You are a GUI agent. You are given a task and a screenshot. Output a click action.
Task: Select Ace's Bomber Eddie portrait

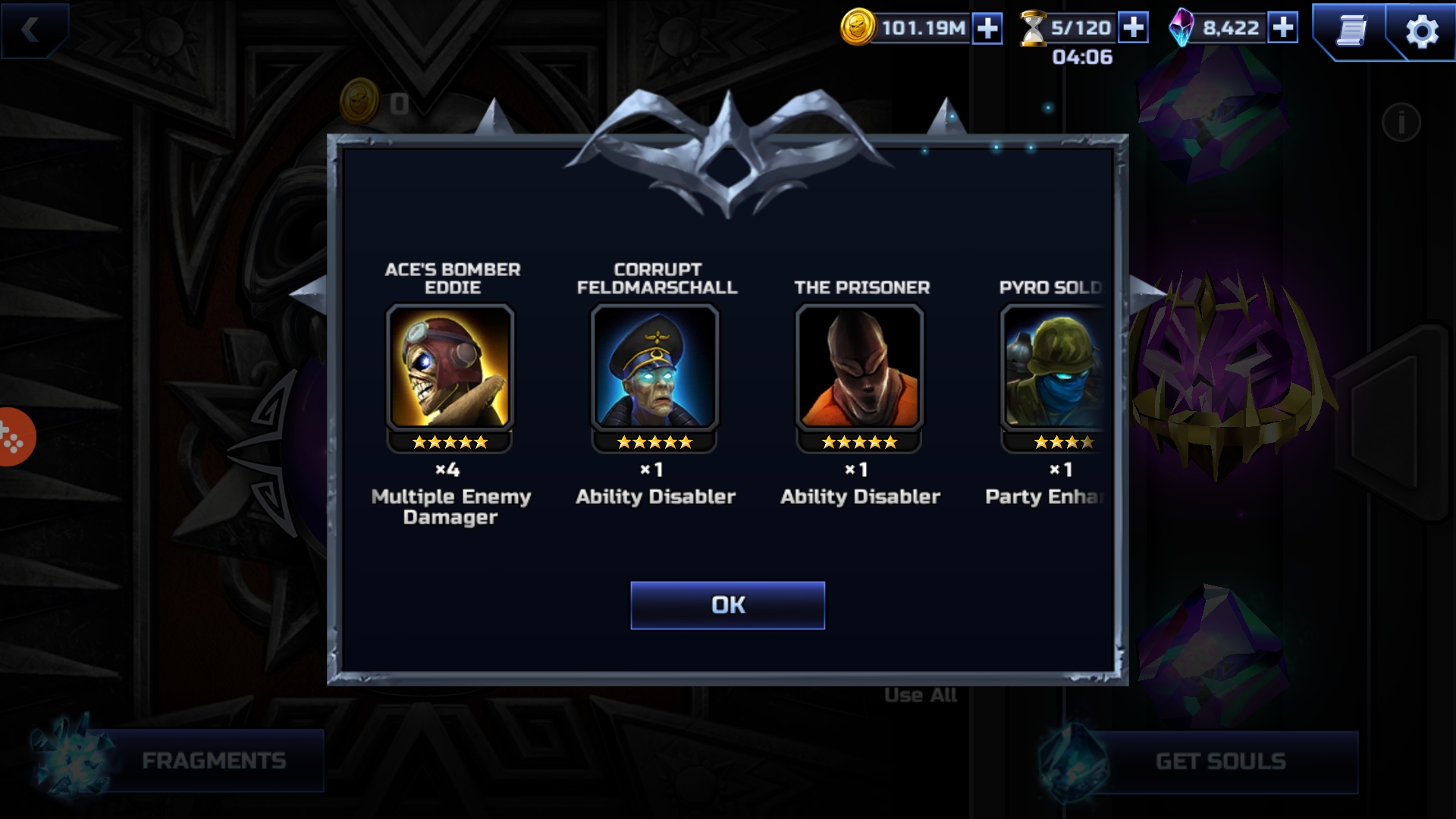tap(450, 367)
